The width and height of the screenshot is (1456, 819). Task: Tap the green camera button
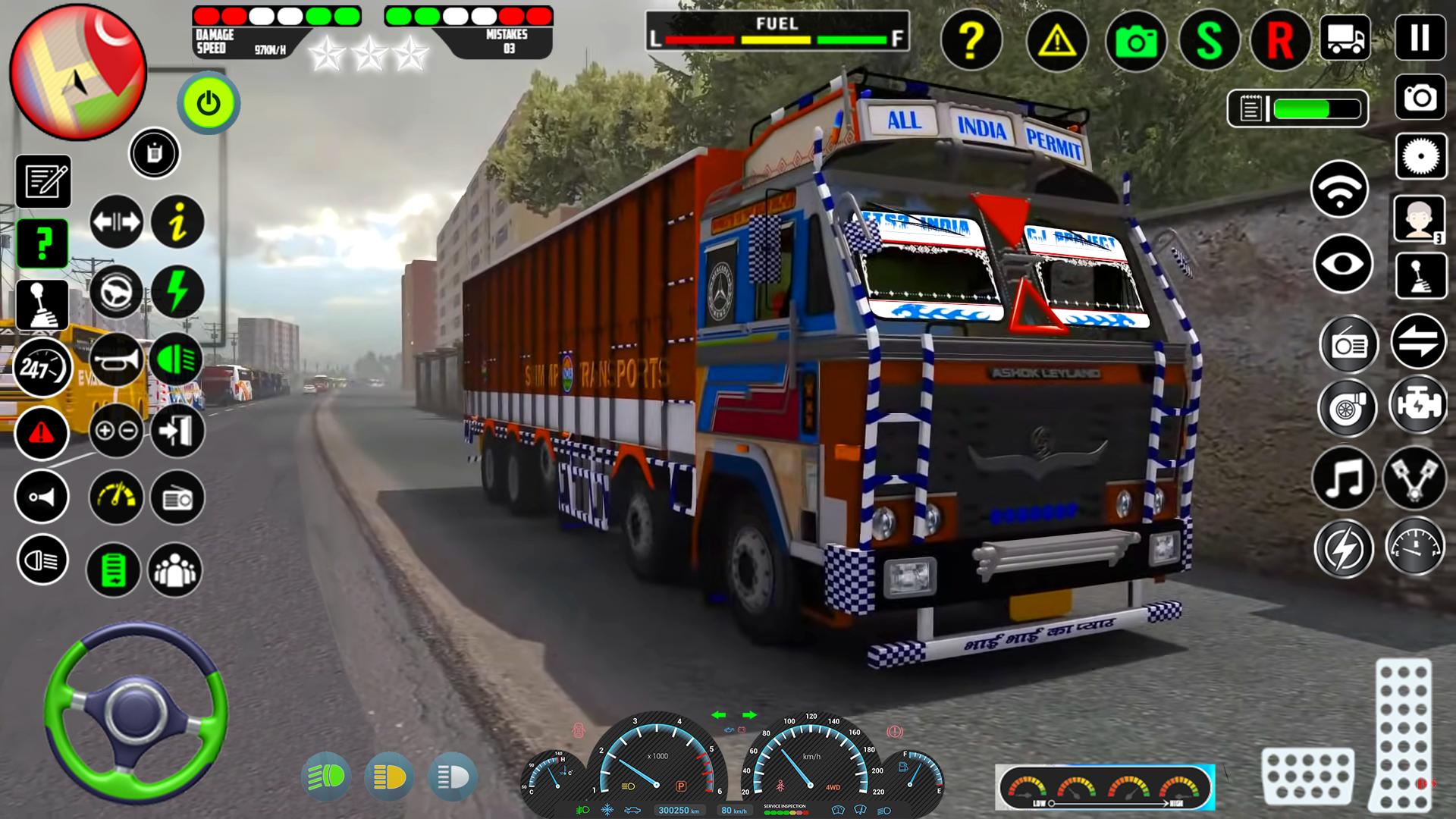pyautogui.click(x=1135, y=40)
